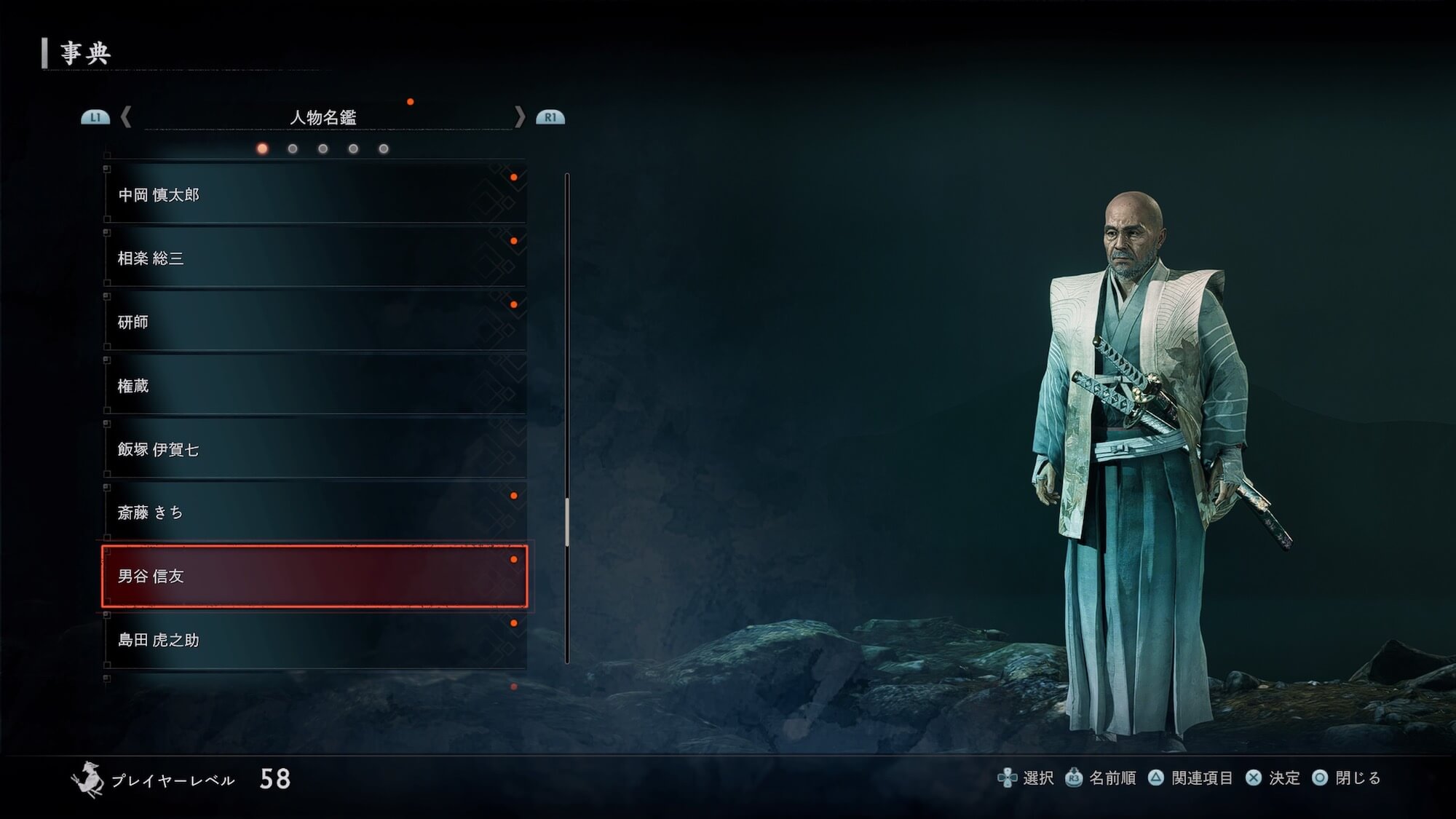Select the 権蔵 entry
The width and height of the screenshot is (1456, 819).
(x=314, y=385)
